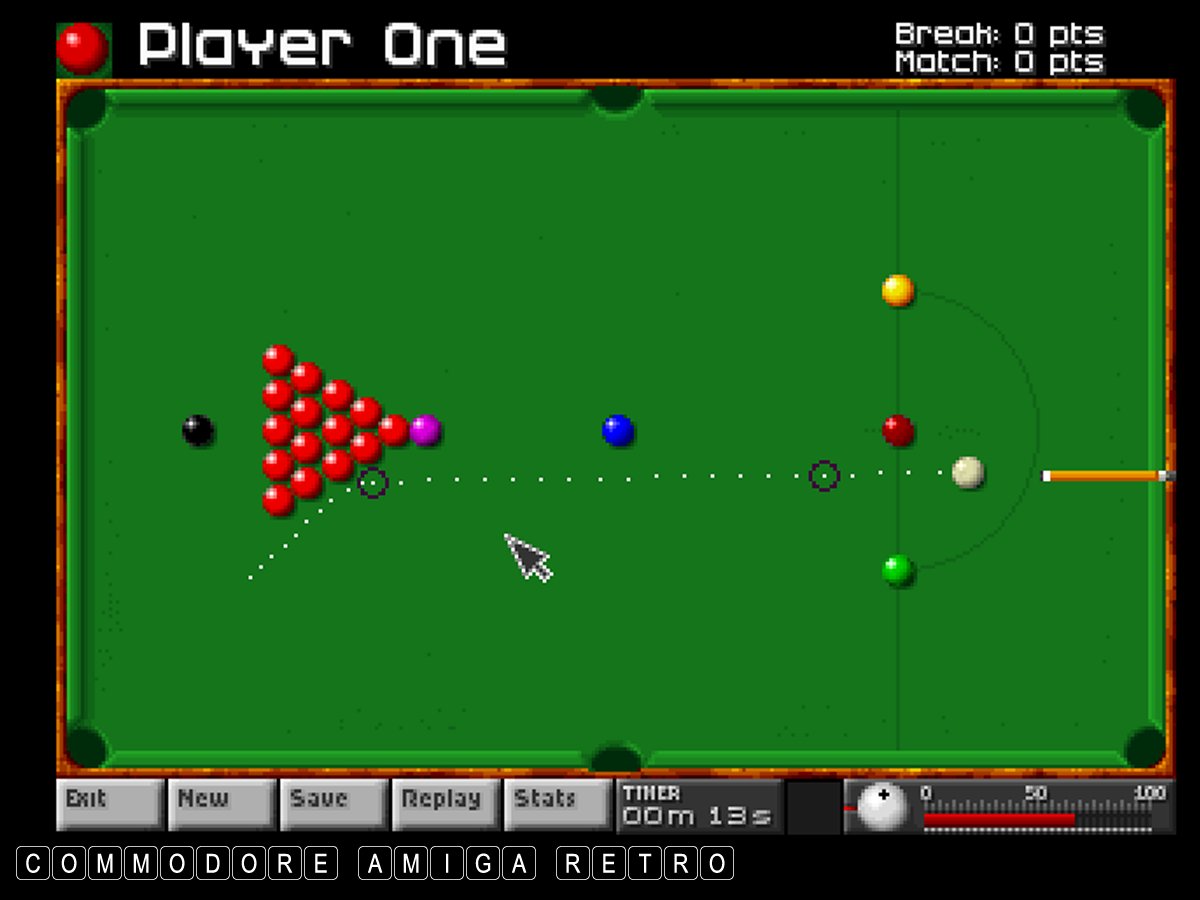This screenshot has height=900, width=1200.
Task: Start a New game
Action: (221, 803)
